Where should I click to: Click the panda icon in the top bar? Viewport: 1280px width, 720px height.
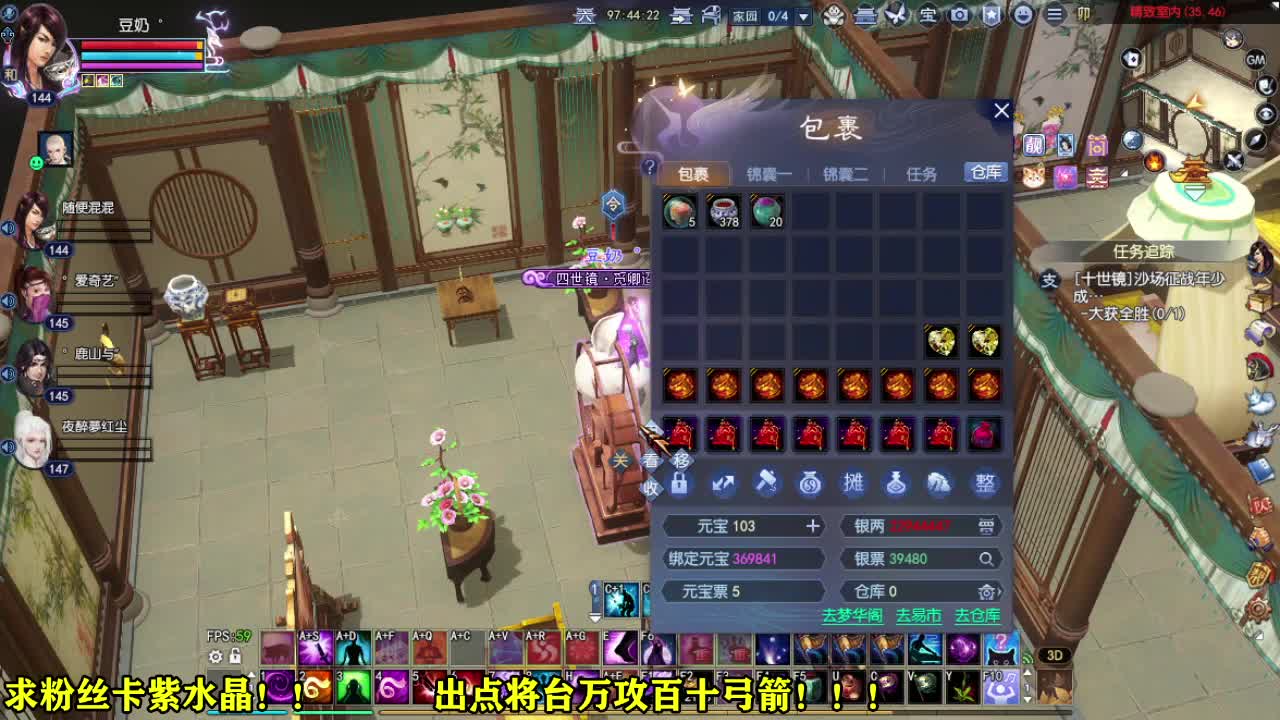835,14
